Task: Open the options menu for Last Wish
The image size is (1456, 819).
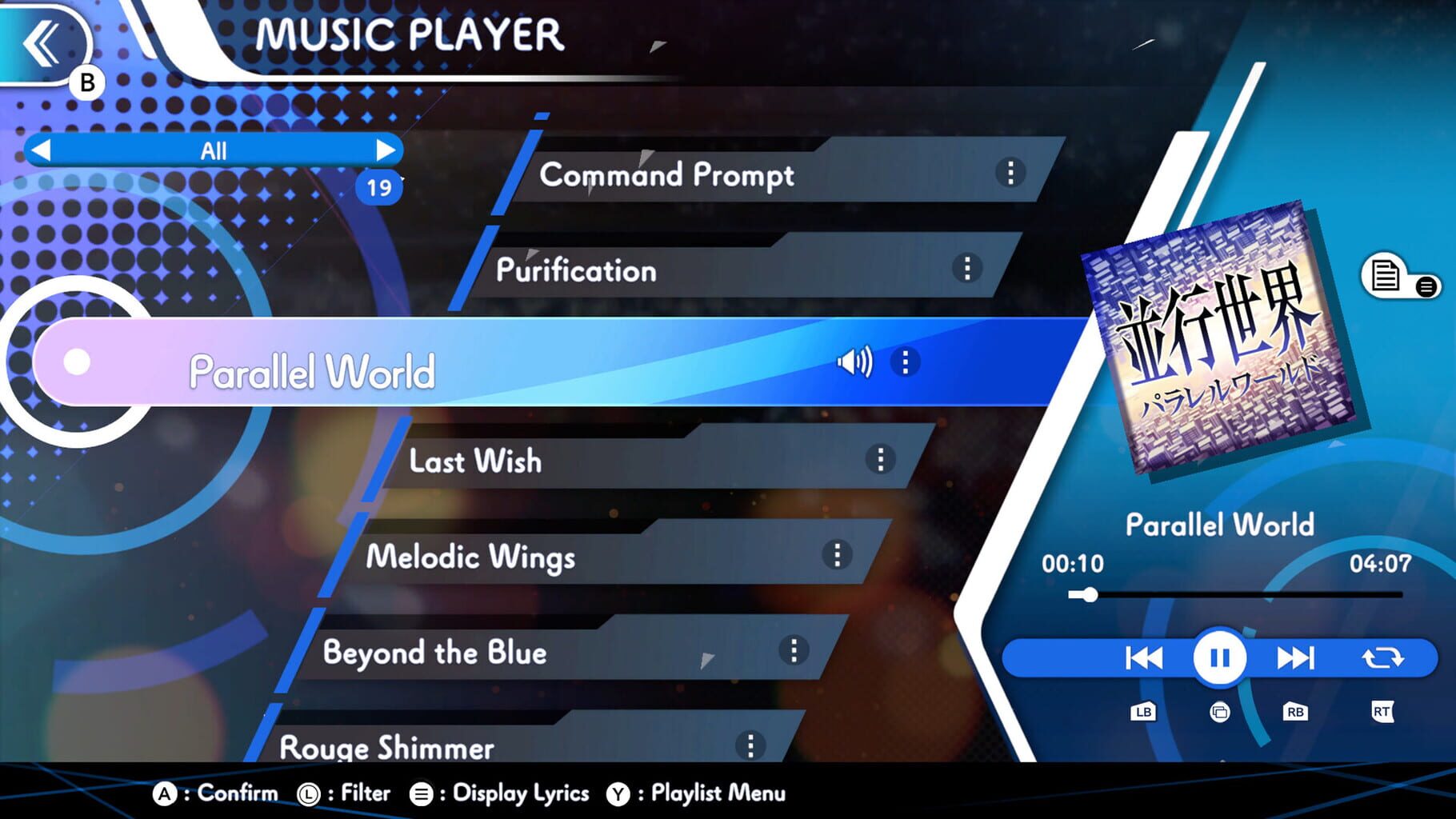Action: [880, 461]
